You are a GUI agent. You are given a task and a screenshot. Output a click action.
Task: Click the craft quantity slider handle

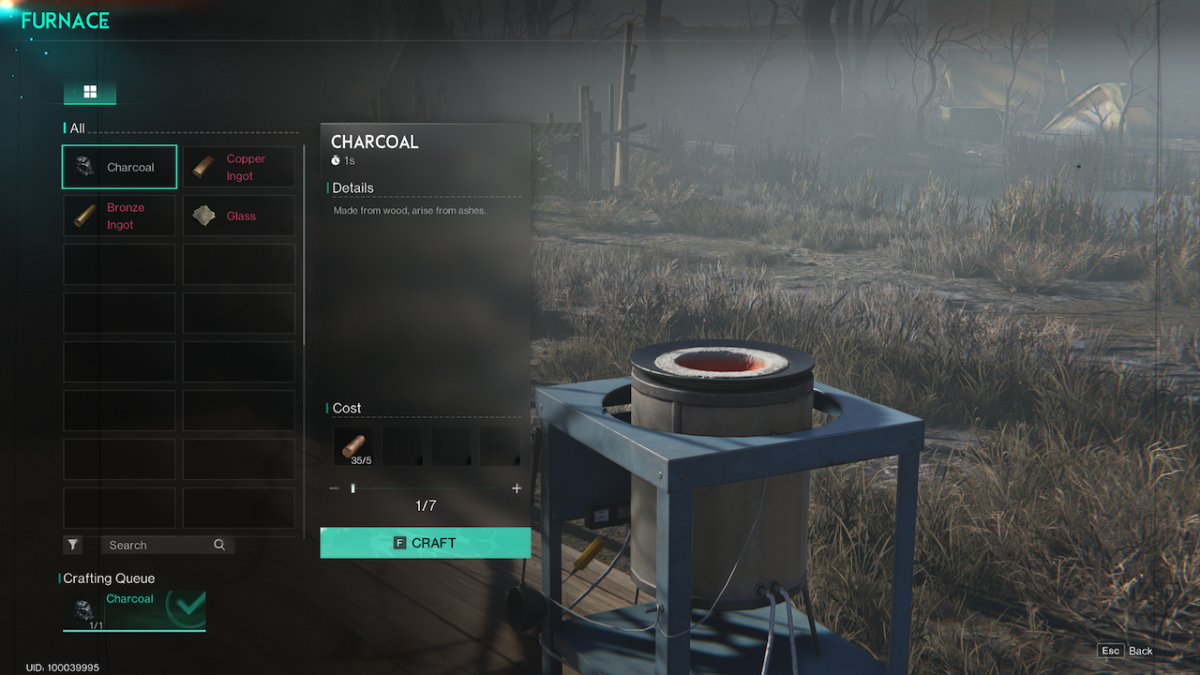(x=353, y=488)
